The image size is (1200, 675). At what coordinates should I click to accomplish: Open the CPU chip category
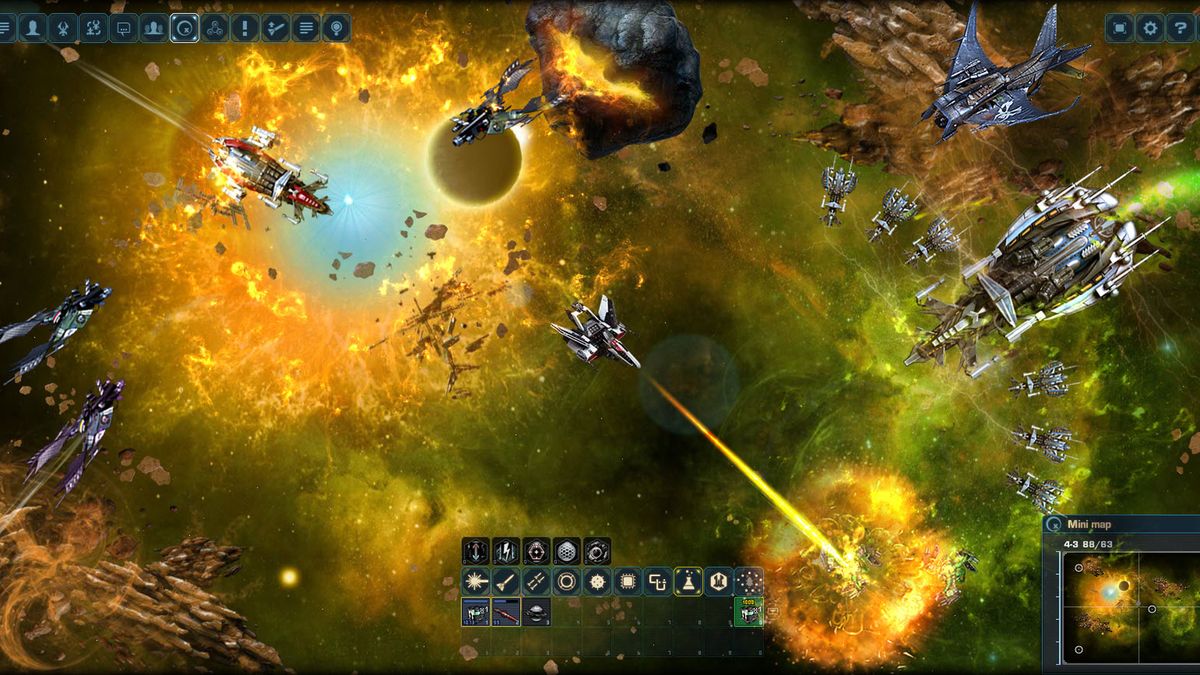627,581
